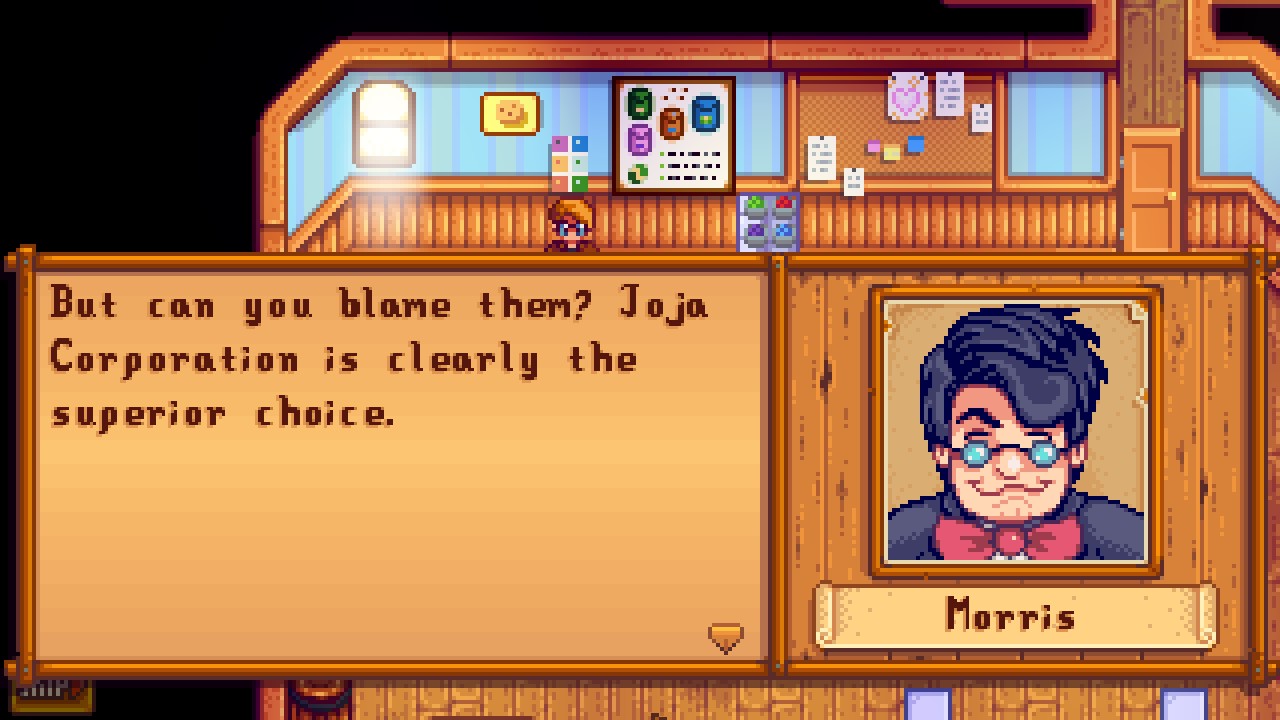Click the green jar on the products poster
Image resolution: width=1280 pixels, height=720 pixels.
[x=638, y=104]
